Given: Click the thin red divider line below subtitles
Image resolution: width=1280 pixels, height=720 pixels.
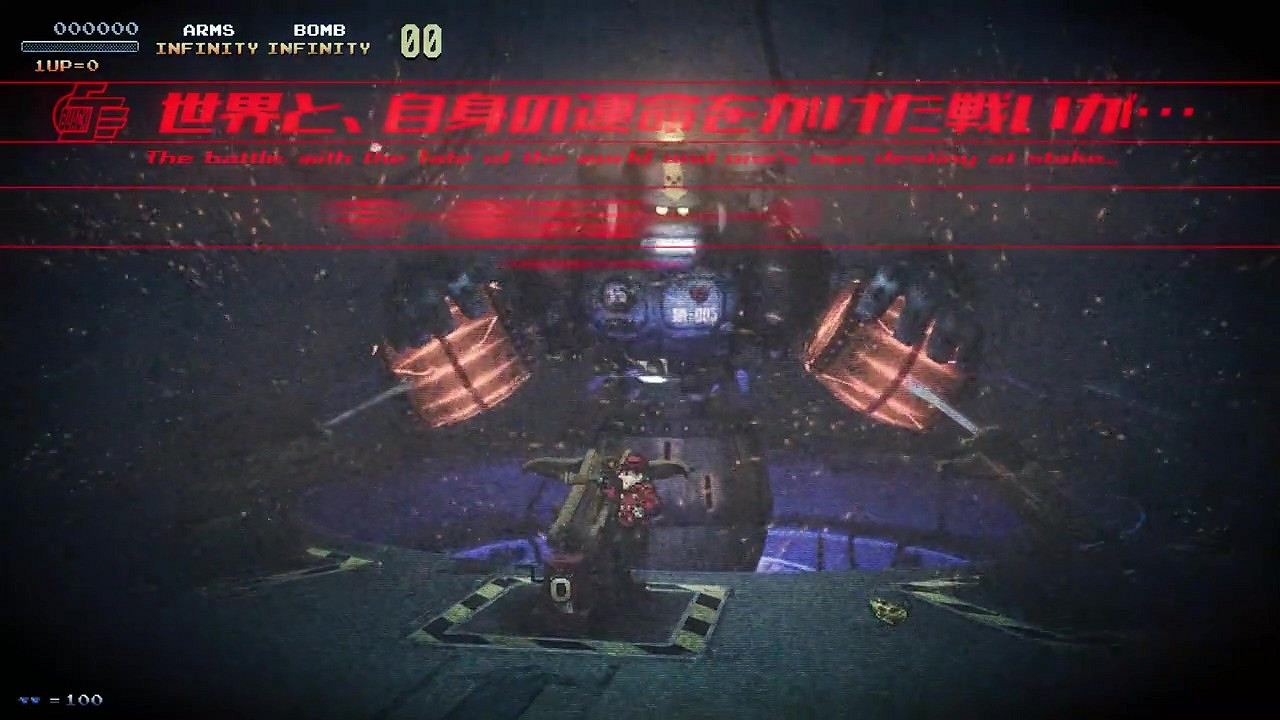Looking at the screenshot, I should (x=640, y=188).
